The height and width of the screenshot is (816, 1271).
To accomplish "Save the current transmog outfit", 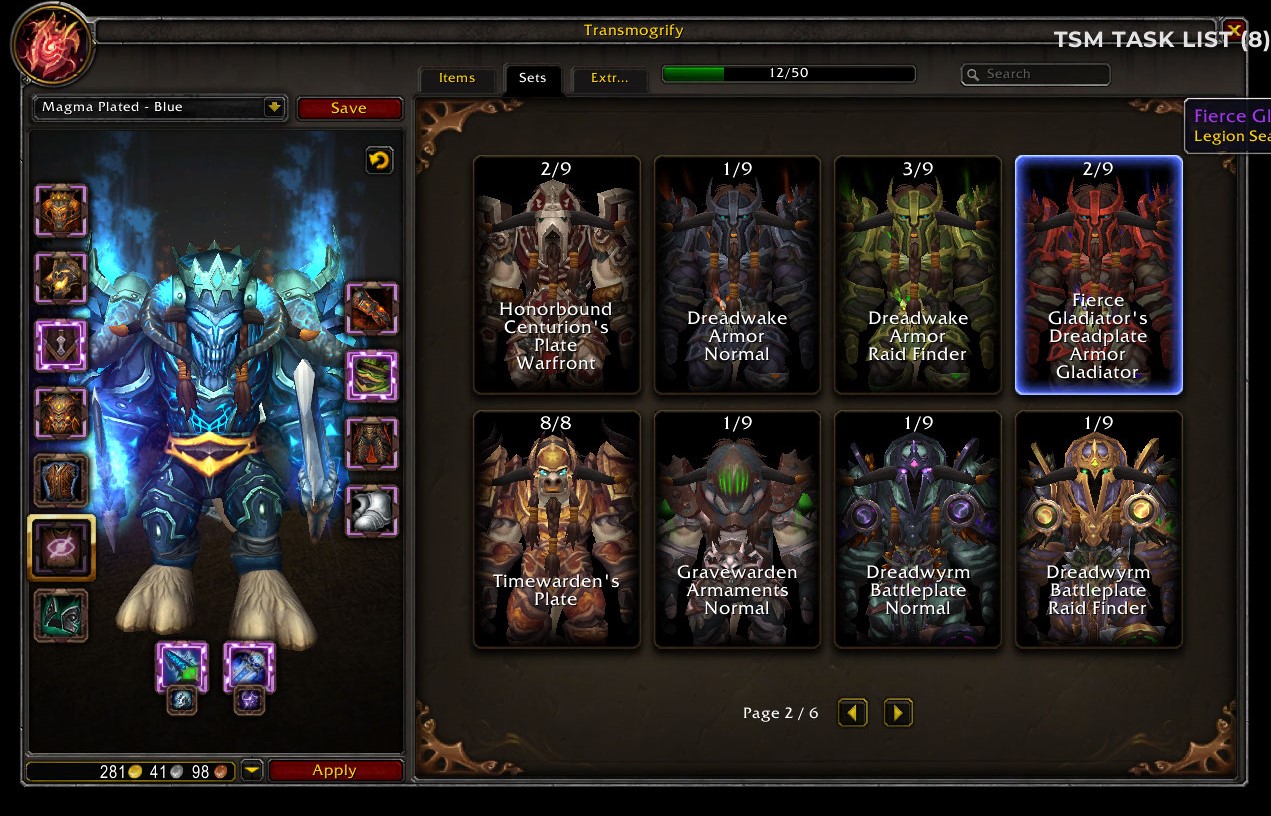I will click(349, 108).
